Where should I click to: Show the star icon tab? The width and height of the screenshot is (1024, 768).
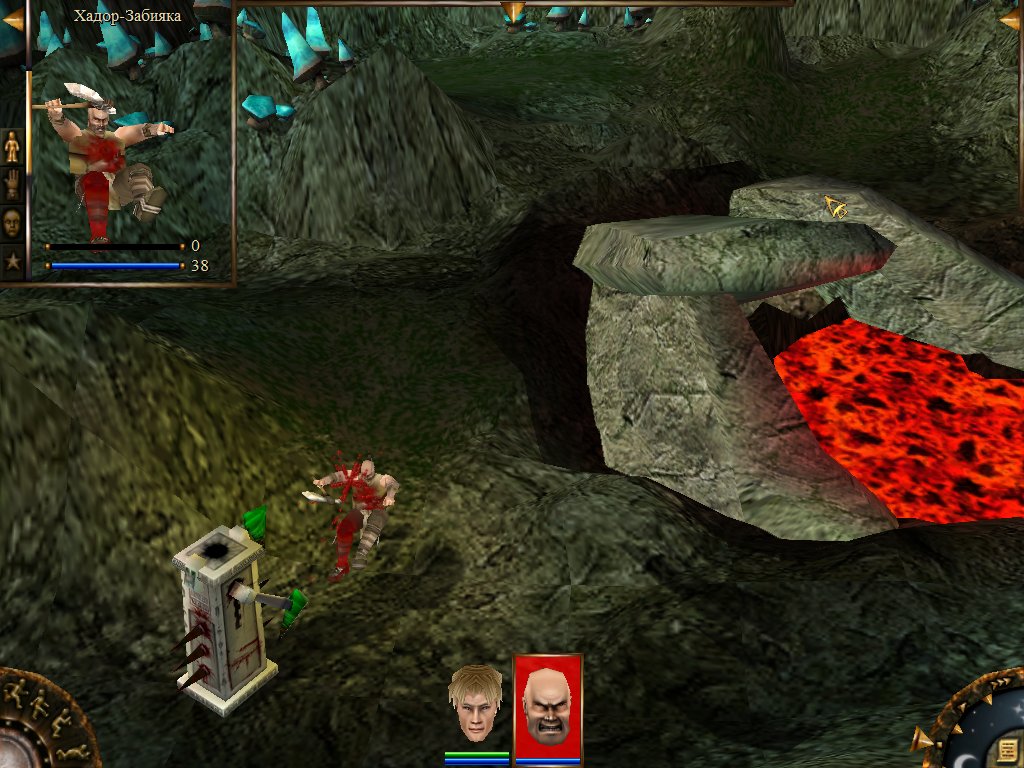[x=12, y=260]
